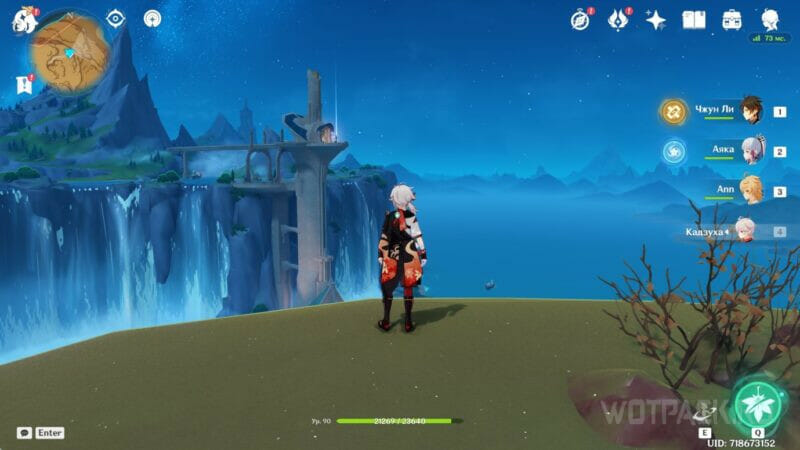Open the character profile head icon

[771, 20]
